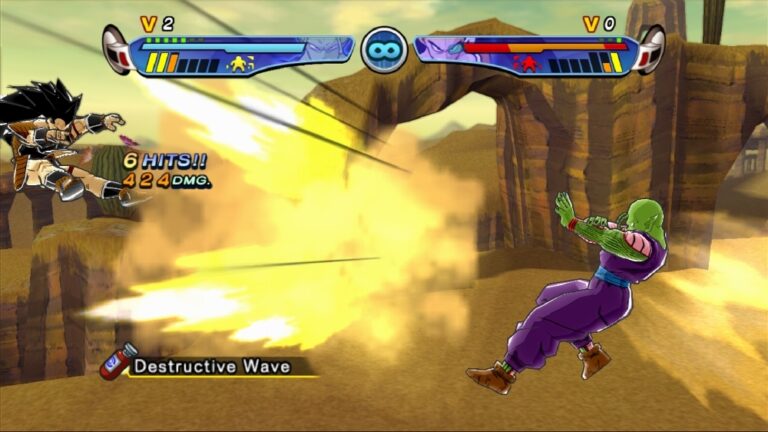
Task: Select the Destructive Wave capsule icon
Action: click(116, 362)
